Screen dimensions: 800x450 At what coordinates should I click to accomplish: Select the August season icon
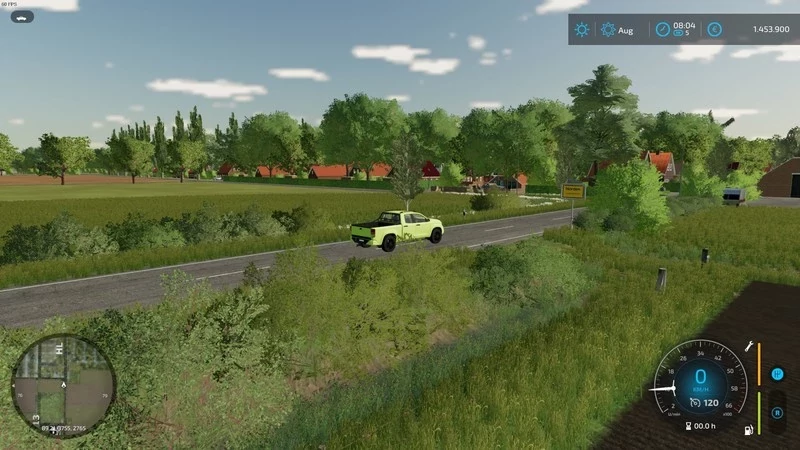pyautogui.click(x=608, y=30)
